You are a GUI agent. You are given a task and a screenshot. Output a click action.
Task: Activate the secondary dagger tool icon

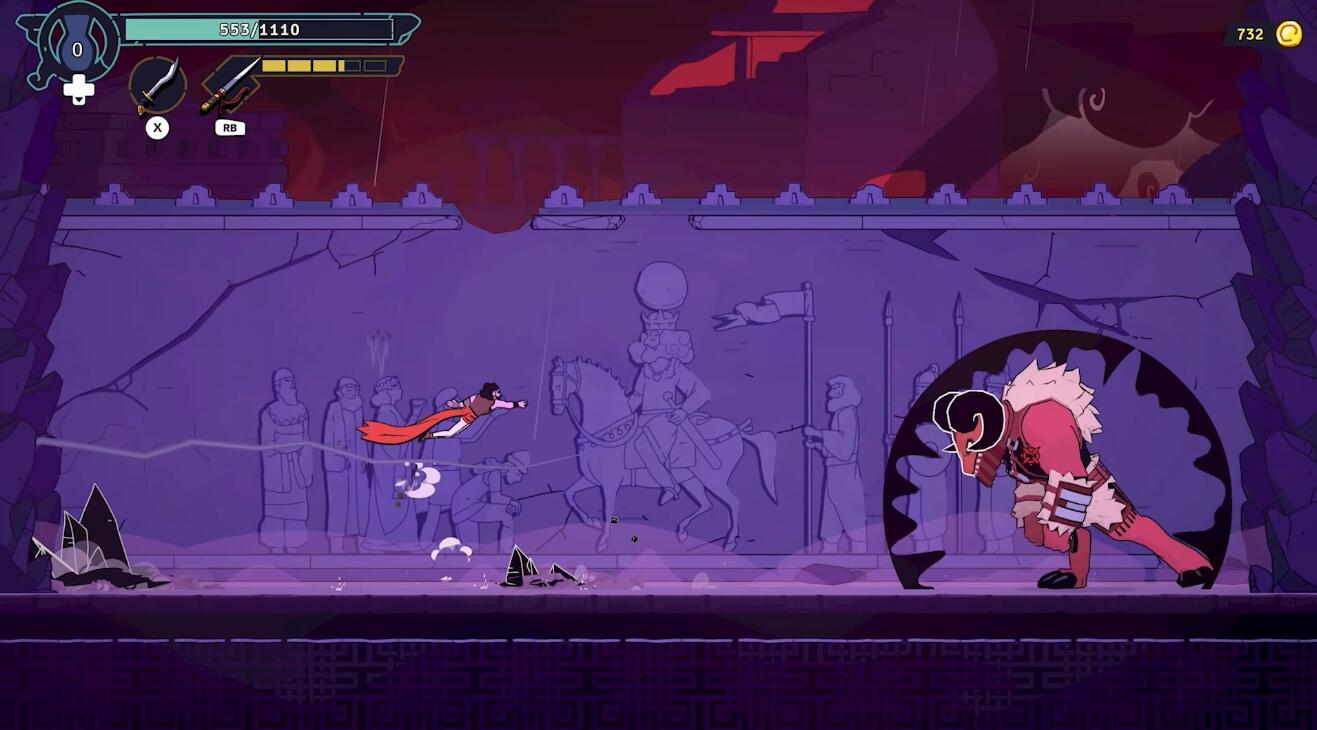tap(230, 85)
